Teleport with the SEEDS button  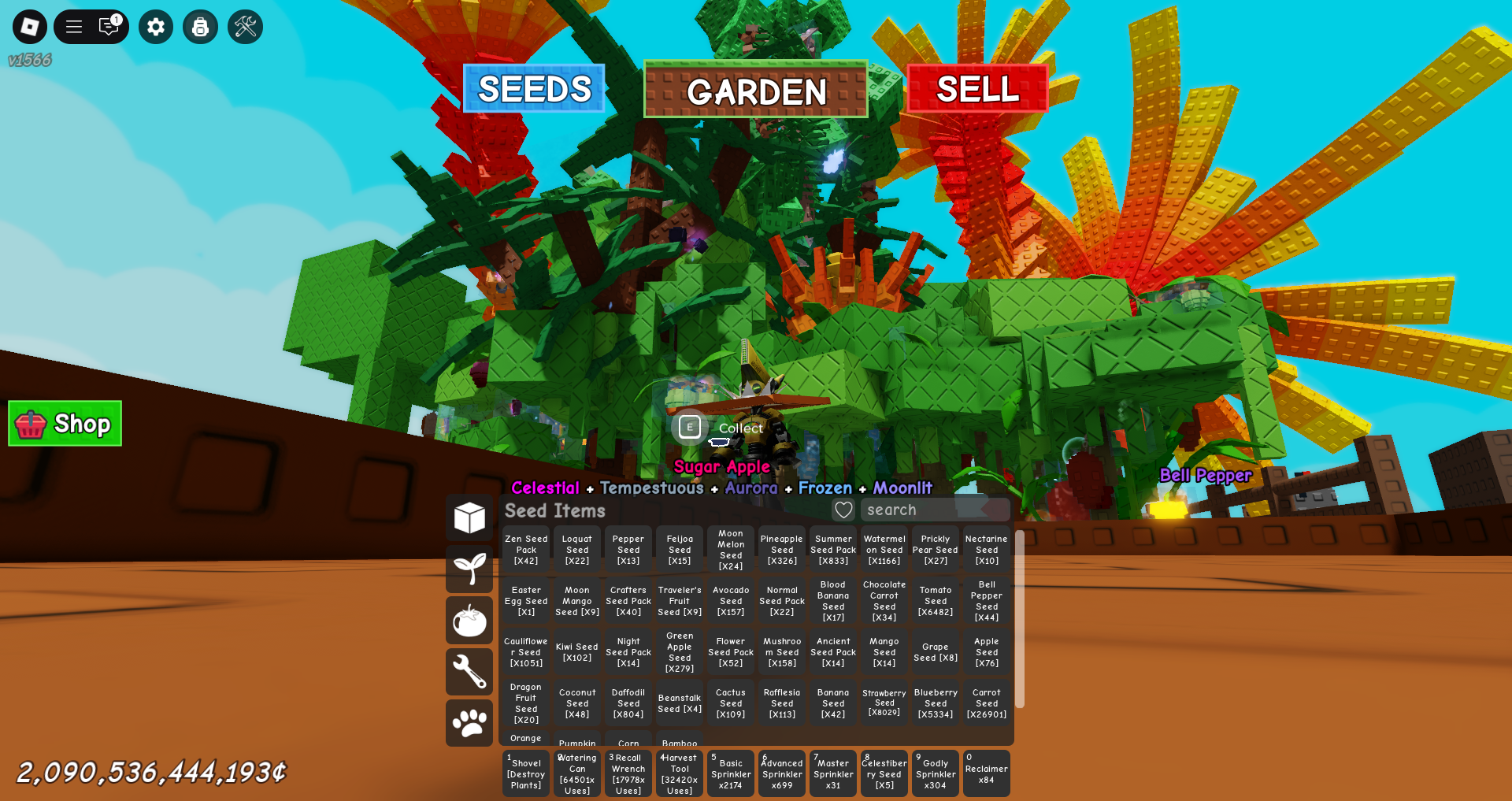[534, 89]
